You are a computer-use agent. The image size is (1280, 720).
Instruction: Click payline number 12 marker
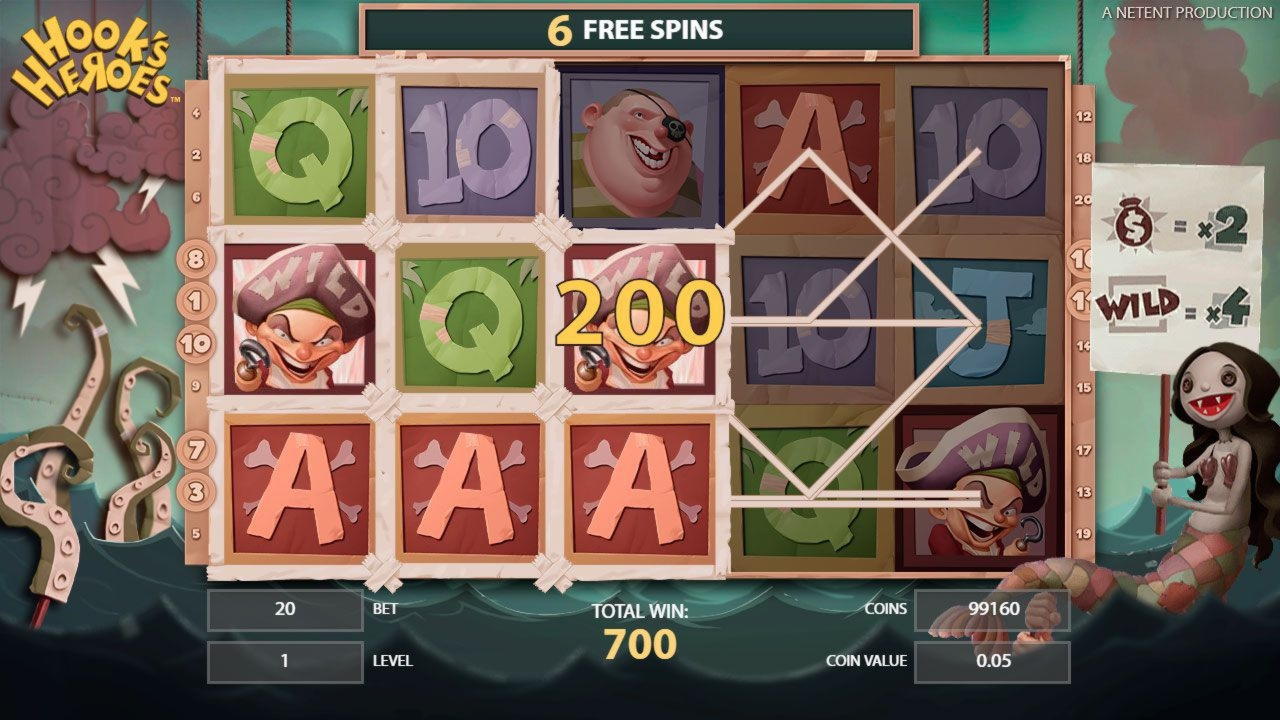pyautogui.click(x=1083, y=116)
